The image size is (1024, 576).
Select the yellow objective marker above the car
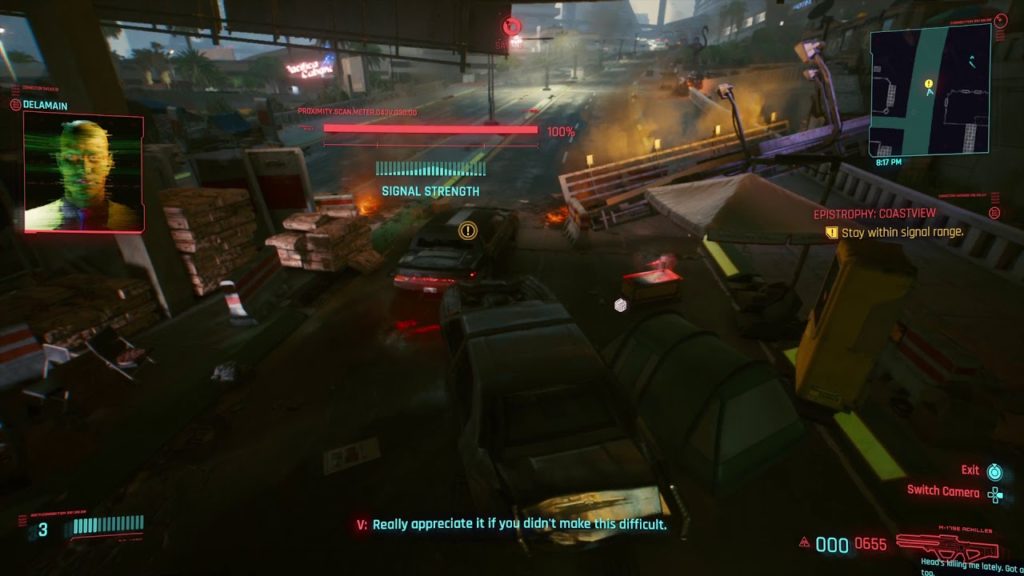(467, 231)
